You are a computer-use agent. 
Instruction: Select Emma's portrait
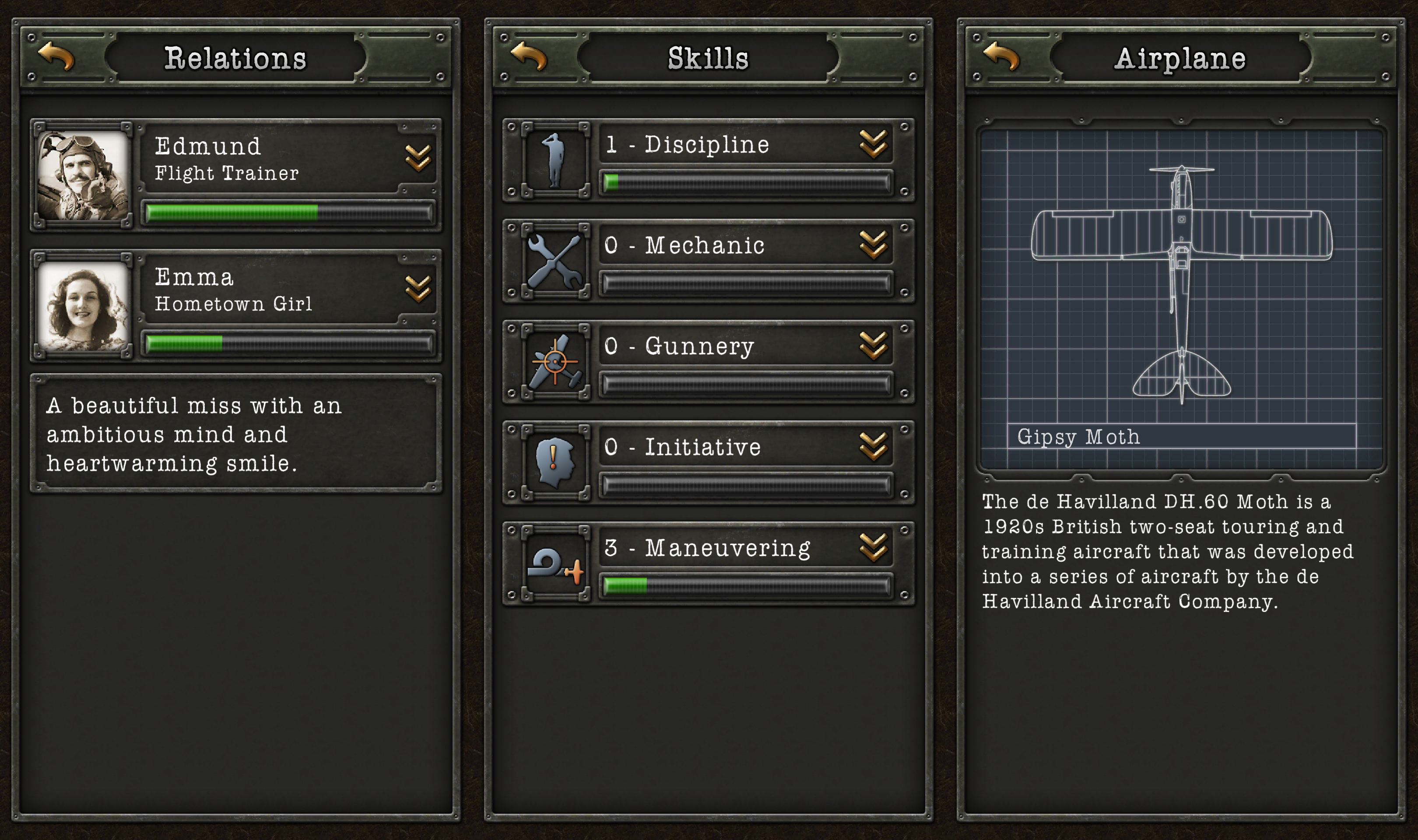pos(83,306)
